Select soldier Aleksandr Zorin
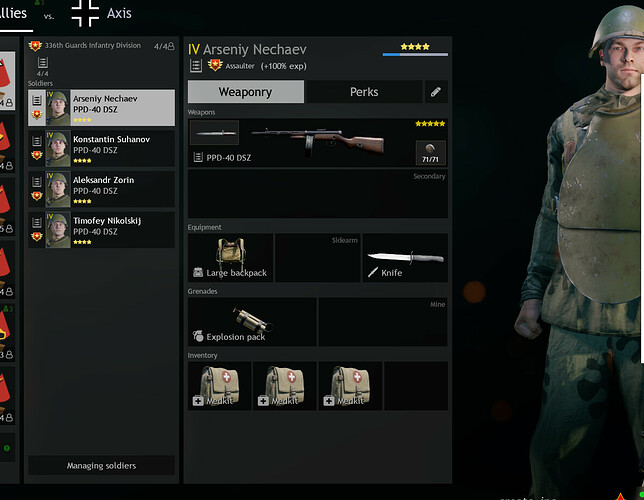This screenshot has height=500, width=644. [x=101, y=189]
